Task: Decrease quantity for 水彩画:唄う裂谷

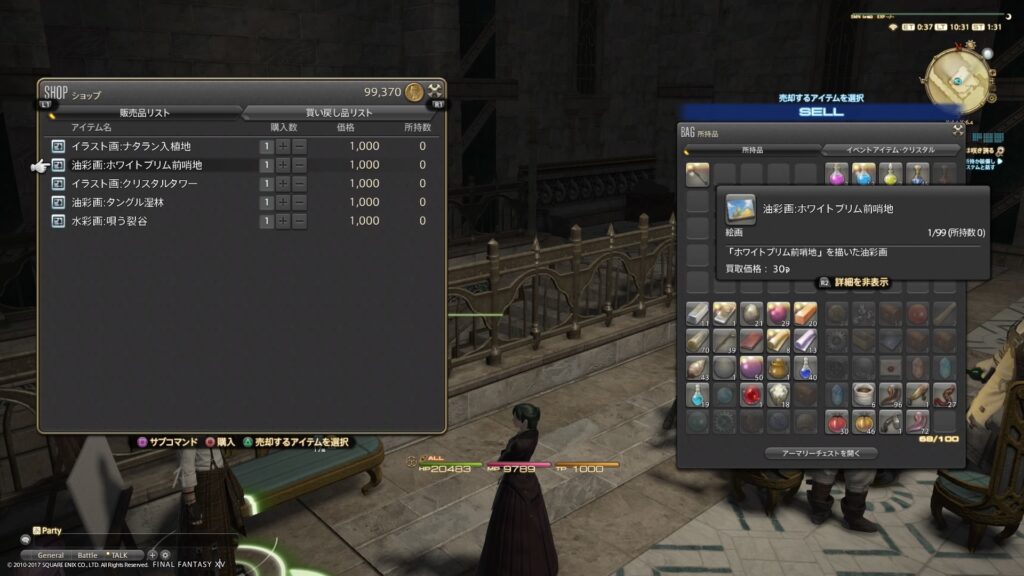Action: [x=299, y=221]
